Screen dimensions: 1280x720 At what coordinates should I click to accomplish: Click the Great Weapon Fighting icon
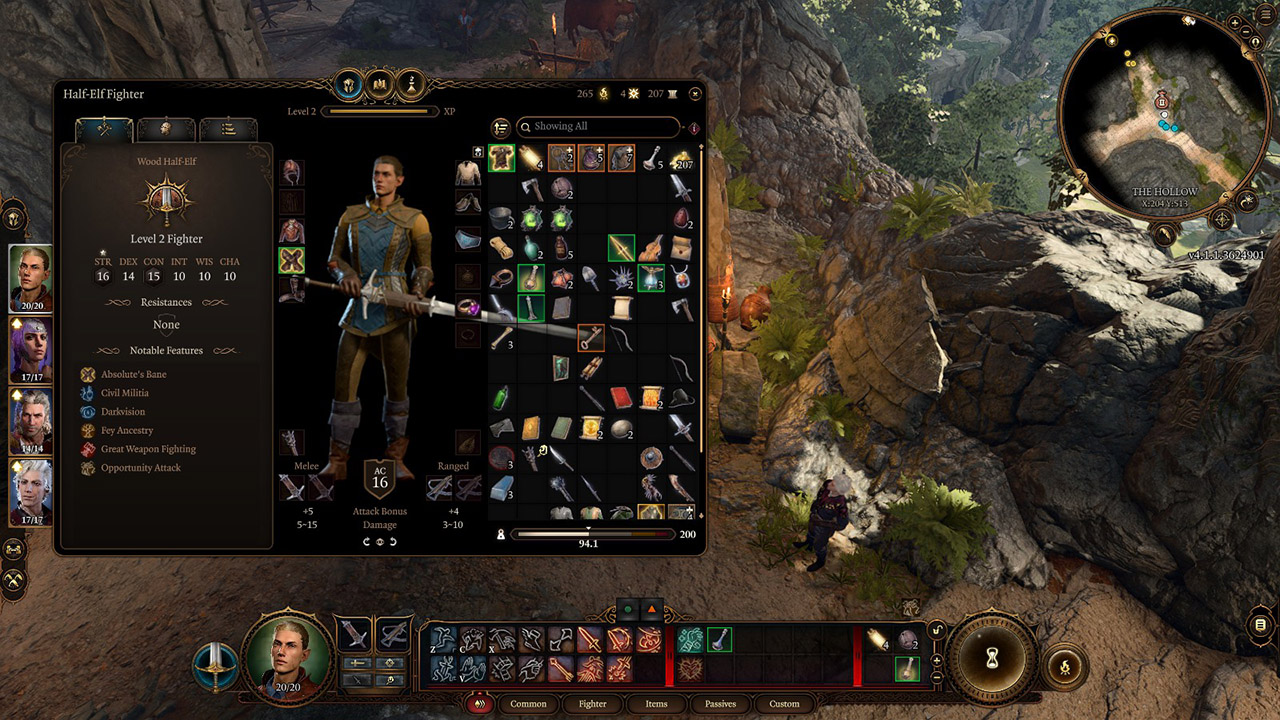(89, 448)
